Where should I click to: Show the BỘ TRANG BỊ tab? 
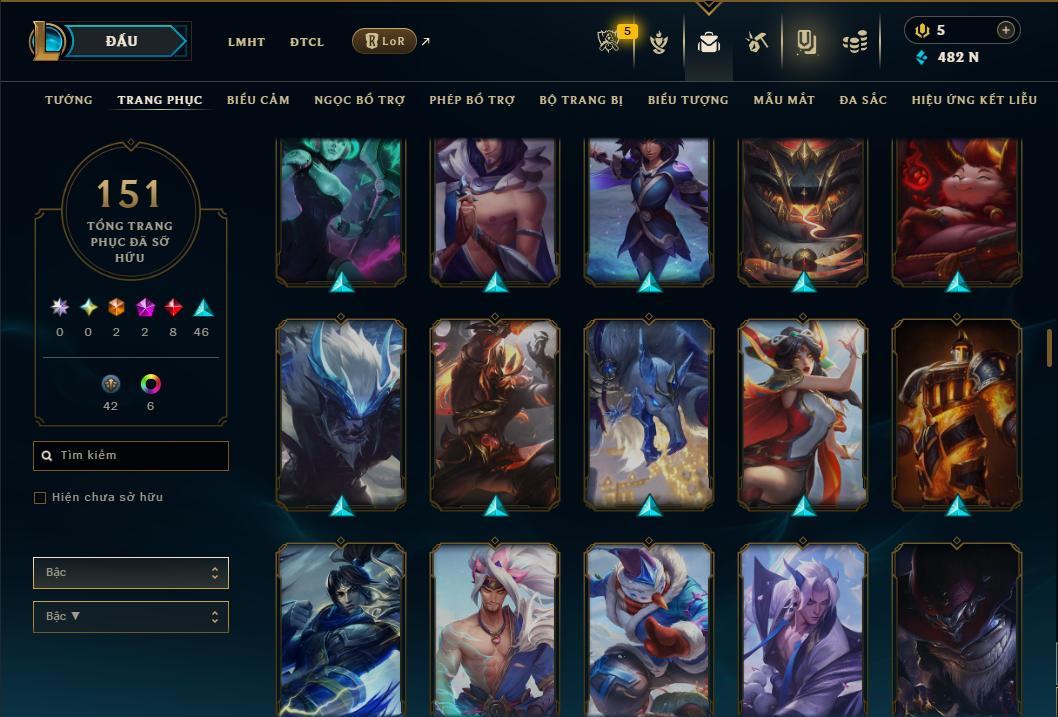pos(581,100)
